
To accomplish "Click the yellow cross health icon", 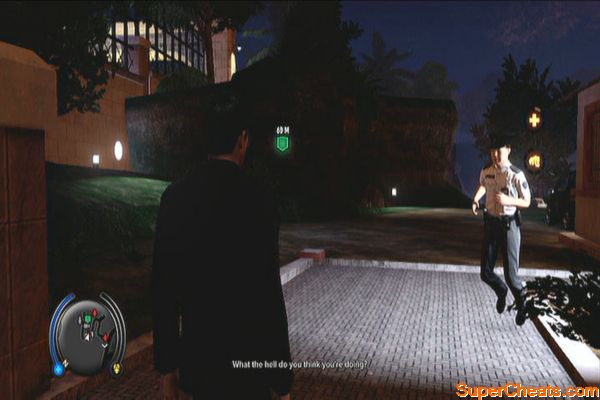I will pos(535,119).
